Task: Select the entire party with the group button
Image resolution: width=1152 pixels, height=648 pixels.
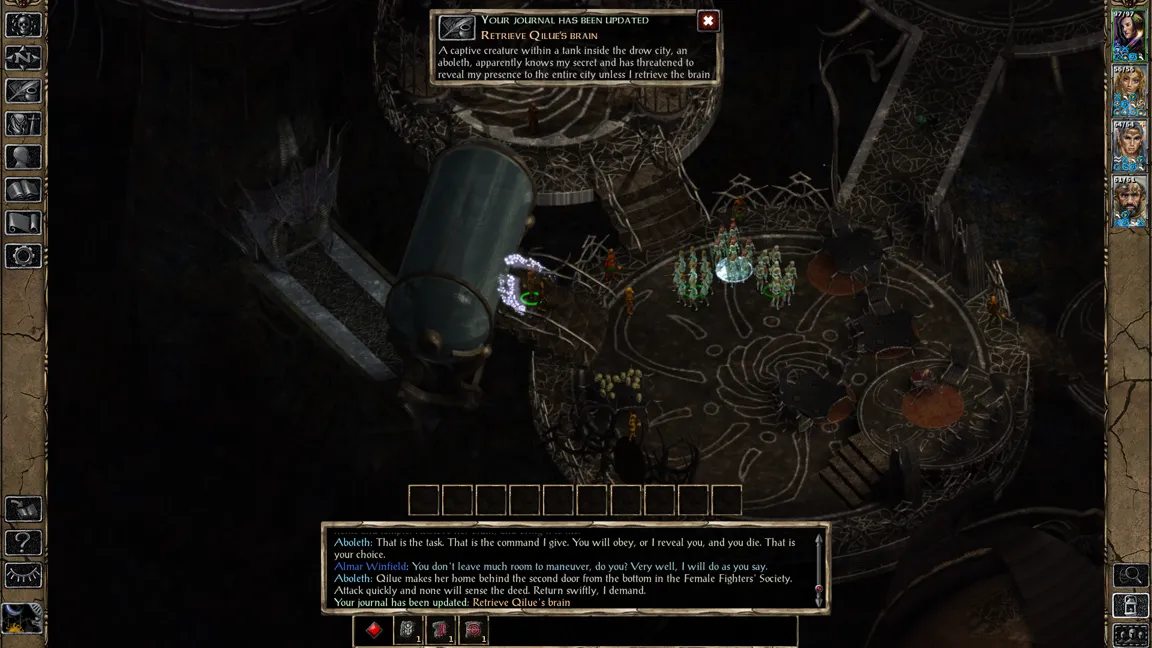Action: click(x=1131, y=634)
